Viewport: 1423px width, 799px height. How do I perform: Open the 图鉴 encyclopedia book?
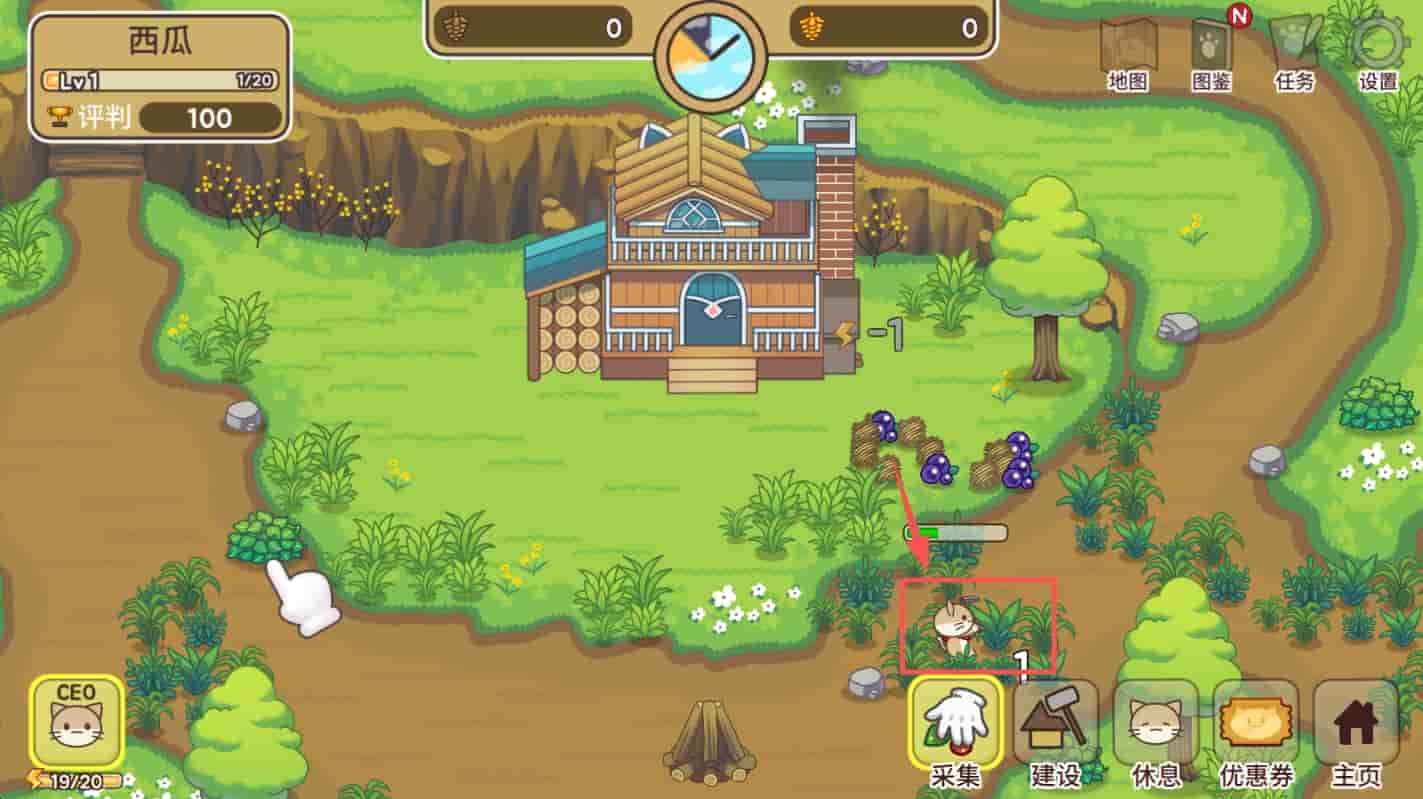click(x=1212, y=50)
